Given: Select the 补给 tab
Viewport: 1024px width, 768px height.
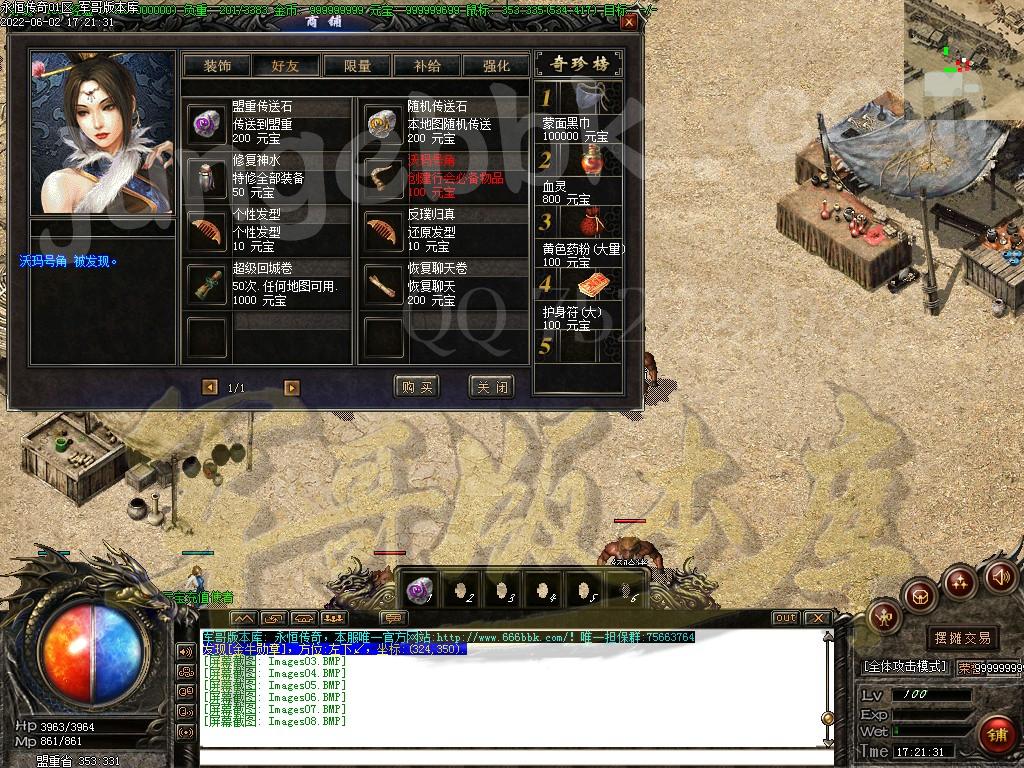Looking at the screenshot, I should coord(427,65).
